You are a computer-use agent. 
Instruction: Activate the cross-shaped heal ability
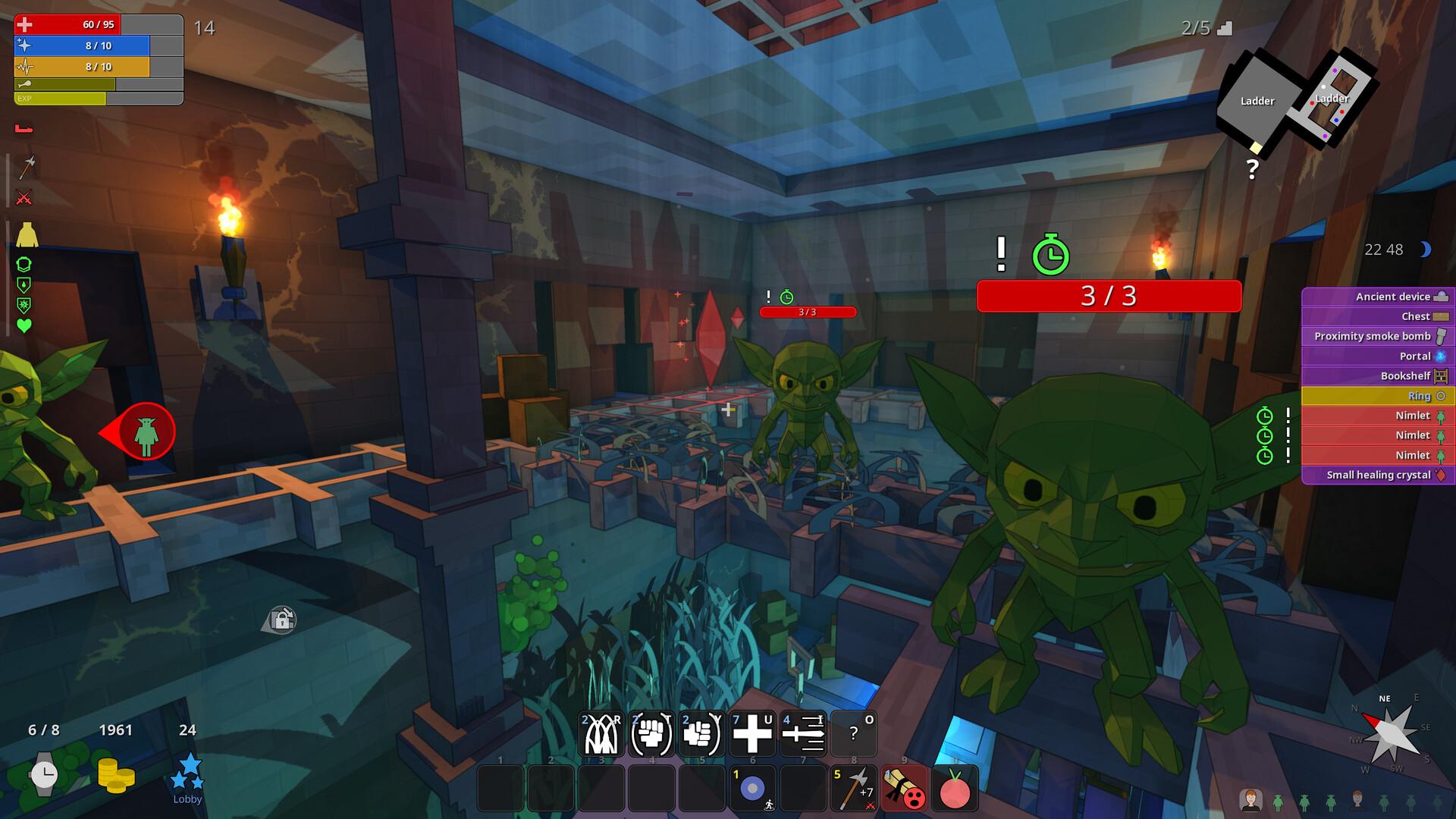(x=752, y=733)
